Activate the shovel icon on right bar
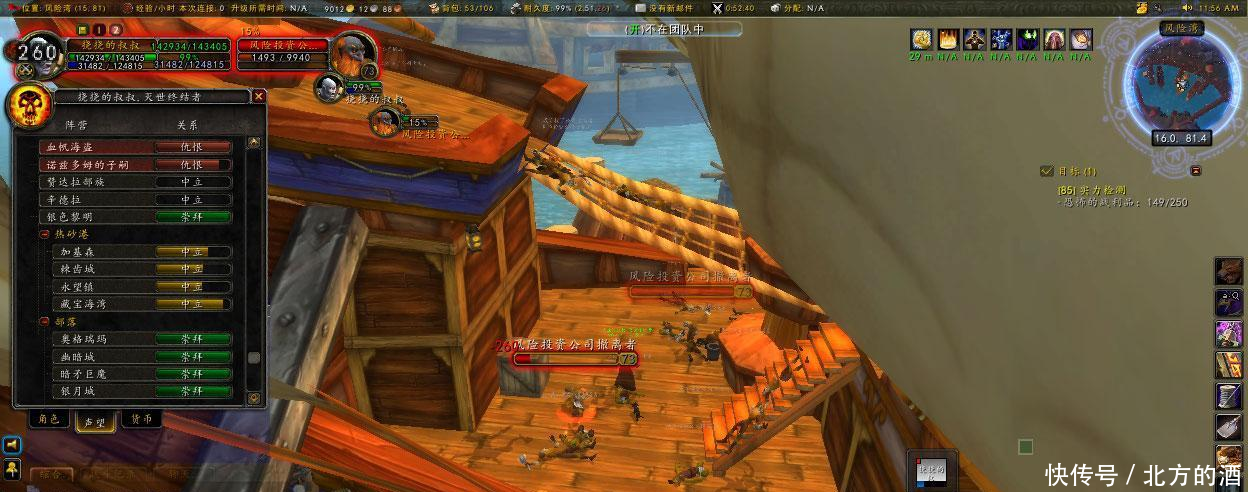1248x492 pixels. tap(1229, 427)
